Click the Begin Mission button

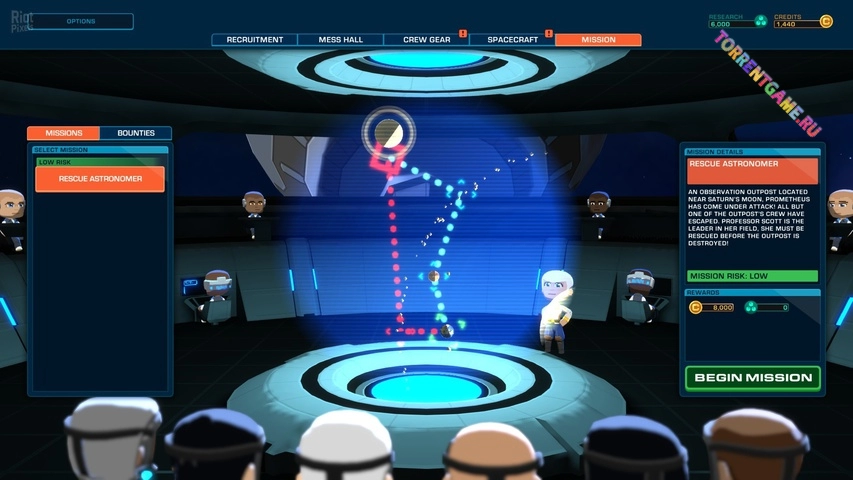[x=752, y=378]
